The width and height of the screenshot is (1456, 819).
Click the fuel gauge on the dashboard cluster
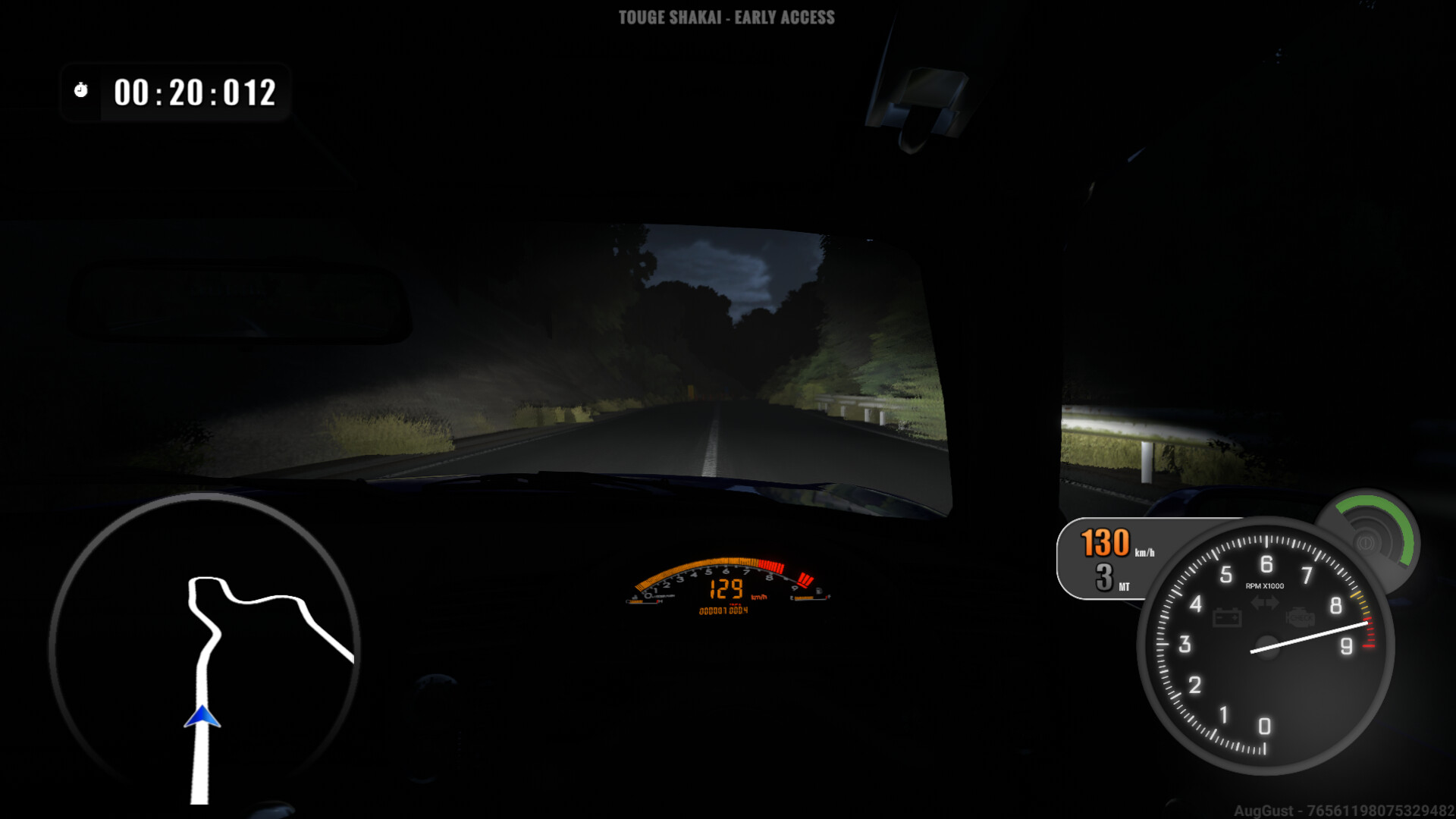tap(808, 598)
